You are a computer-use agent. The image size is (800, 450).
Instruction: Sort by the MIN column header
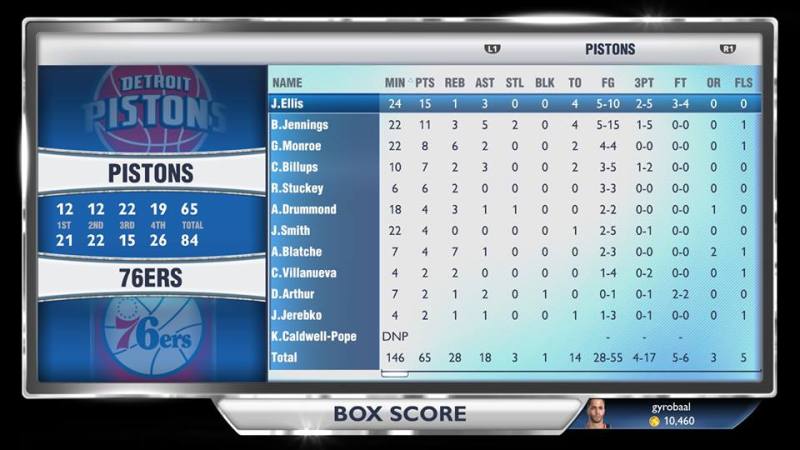pyautogui.click(x=395, y=82)
